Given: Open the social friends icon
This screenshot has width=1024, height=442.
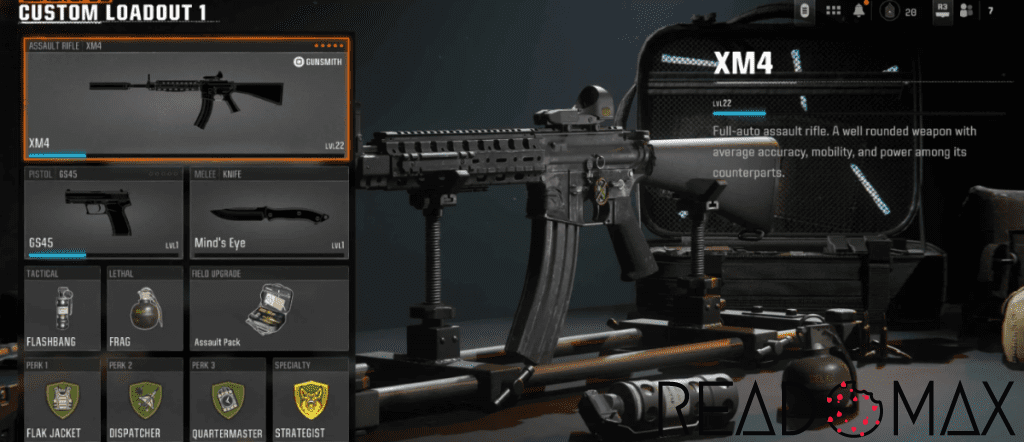Looking at the screenshot, I should (x=967, y=11).
